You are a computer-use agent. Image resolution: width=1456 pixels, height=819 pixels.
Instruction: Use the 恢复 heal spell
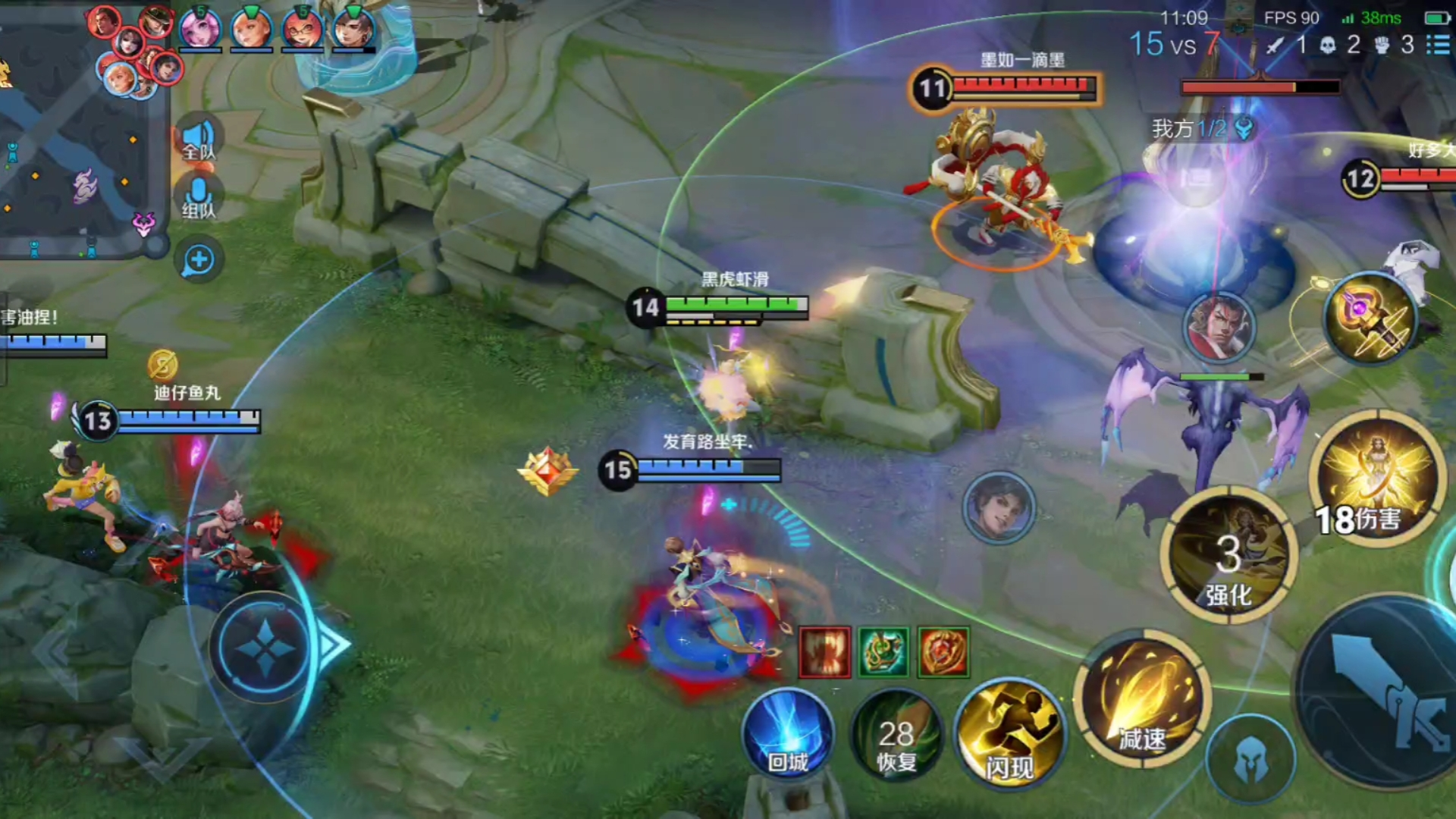896,737
